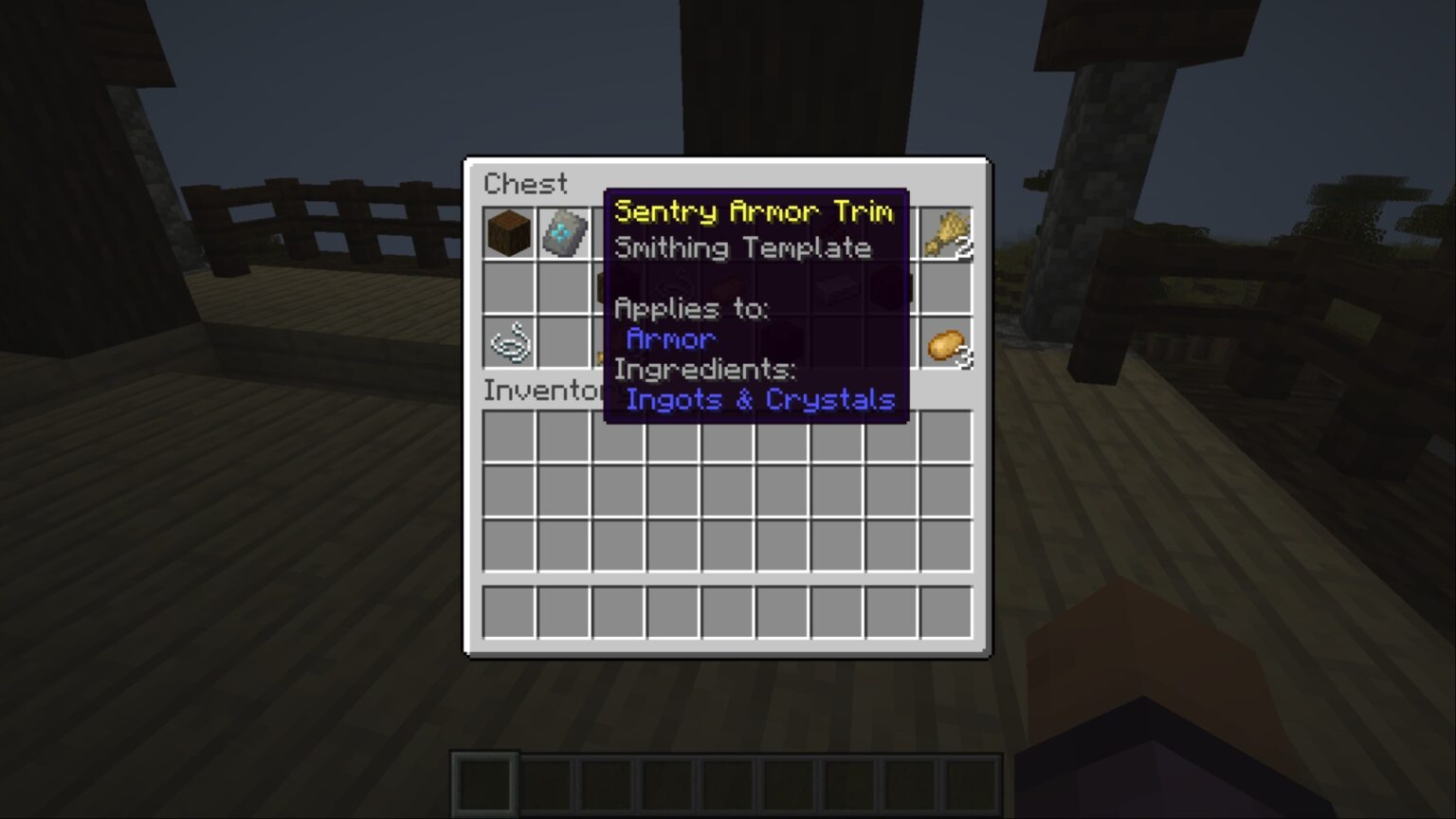Screen dimensions: 1456x819
Task: Click the empty slot below the dark oak log
Action: [x=508, y=289]
